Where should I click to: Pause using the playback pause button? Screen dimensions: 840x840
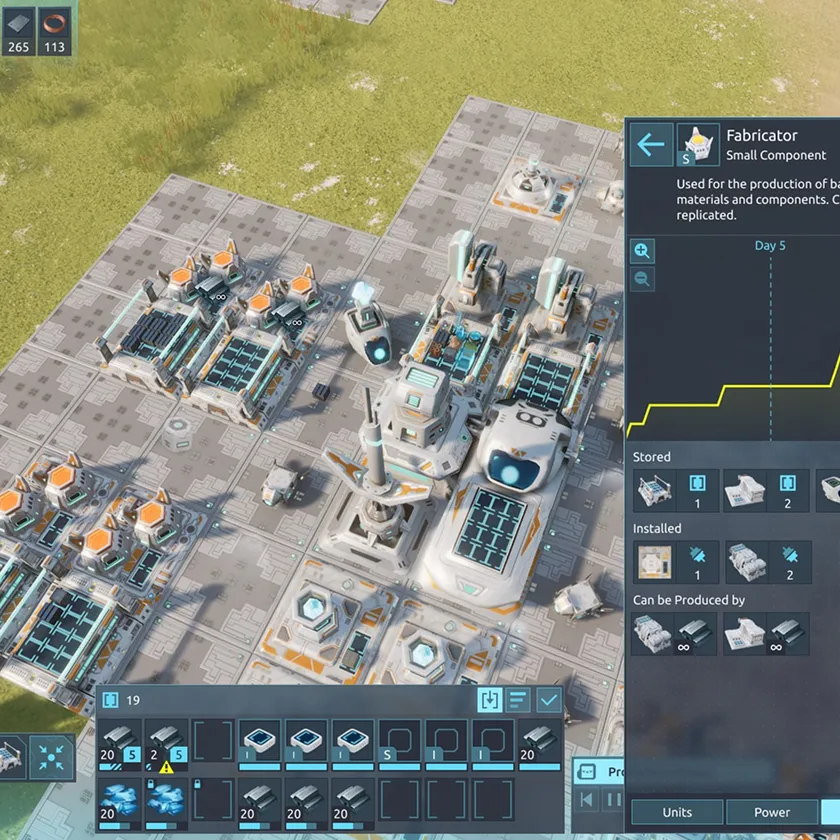pos(615,800)
